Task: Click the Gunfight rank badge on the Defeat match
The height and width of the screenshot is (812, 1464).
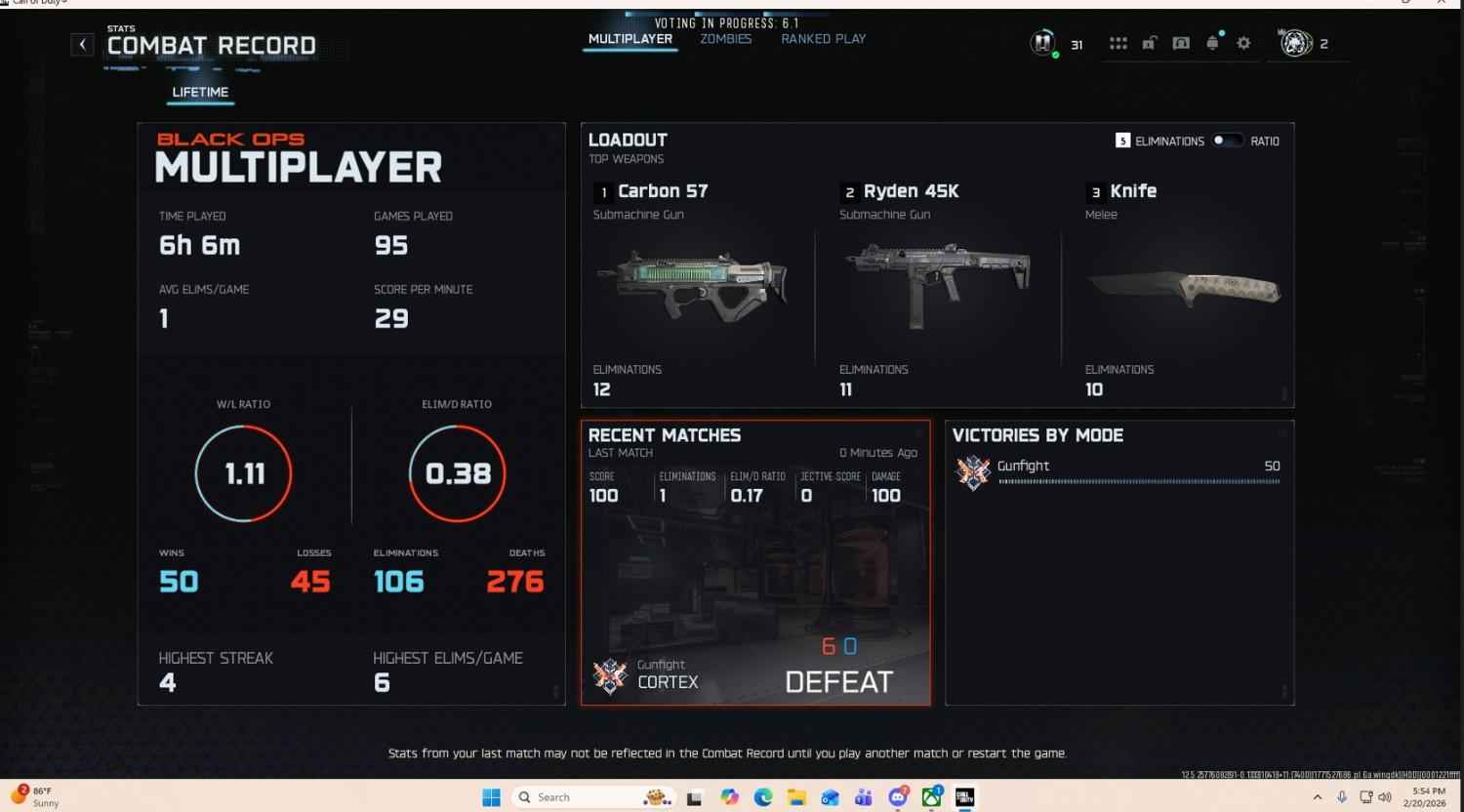Action: pyautogui.click(x=611, y=673)
